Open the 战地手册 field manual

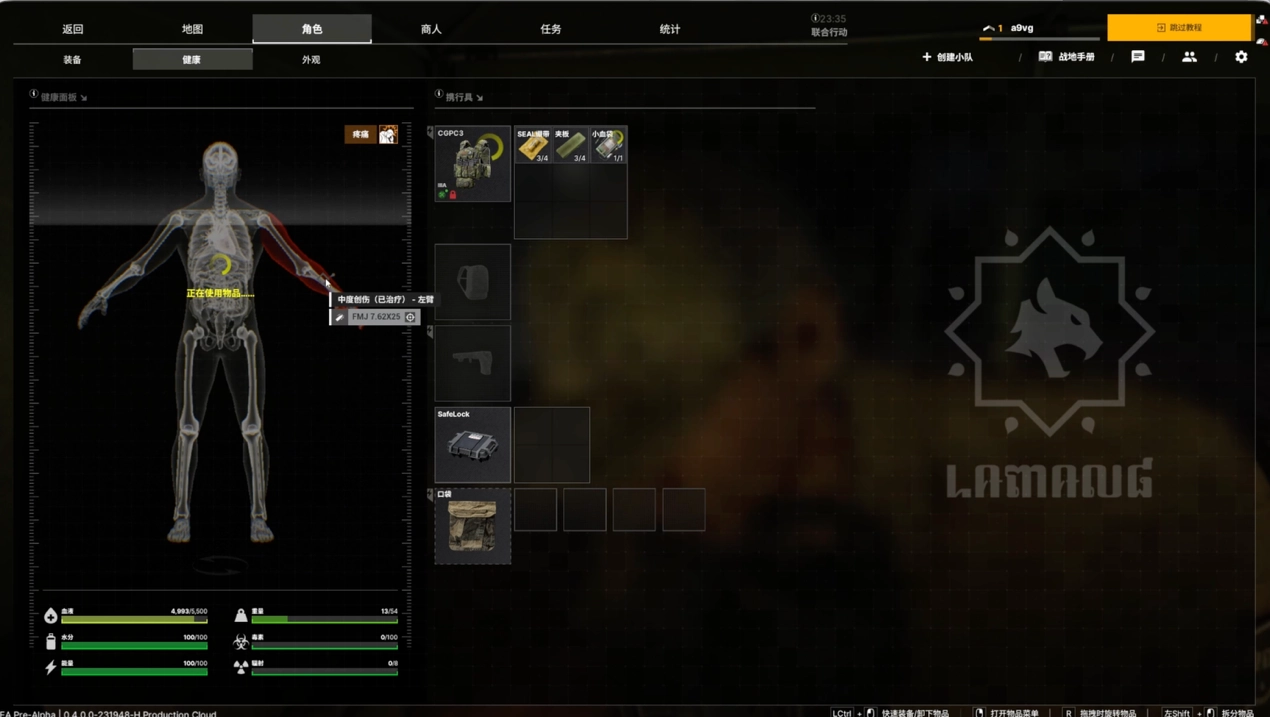pos(1066,57)
